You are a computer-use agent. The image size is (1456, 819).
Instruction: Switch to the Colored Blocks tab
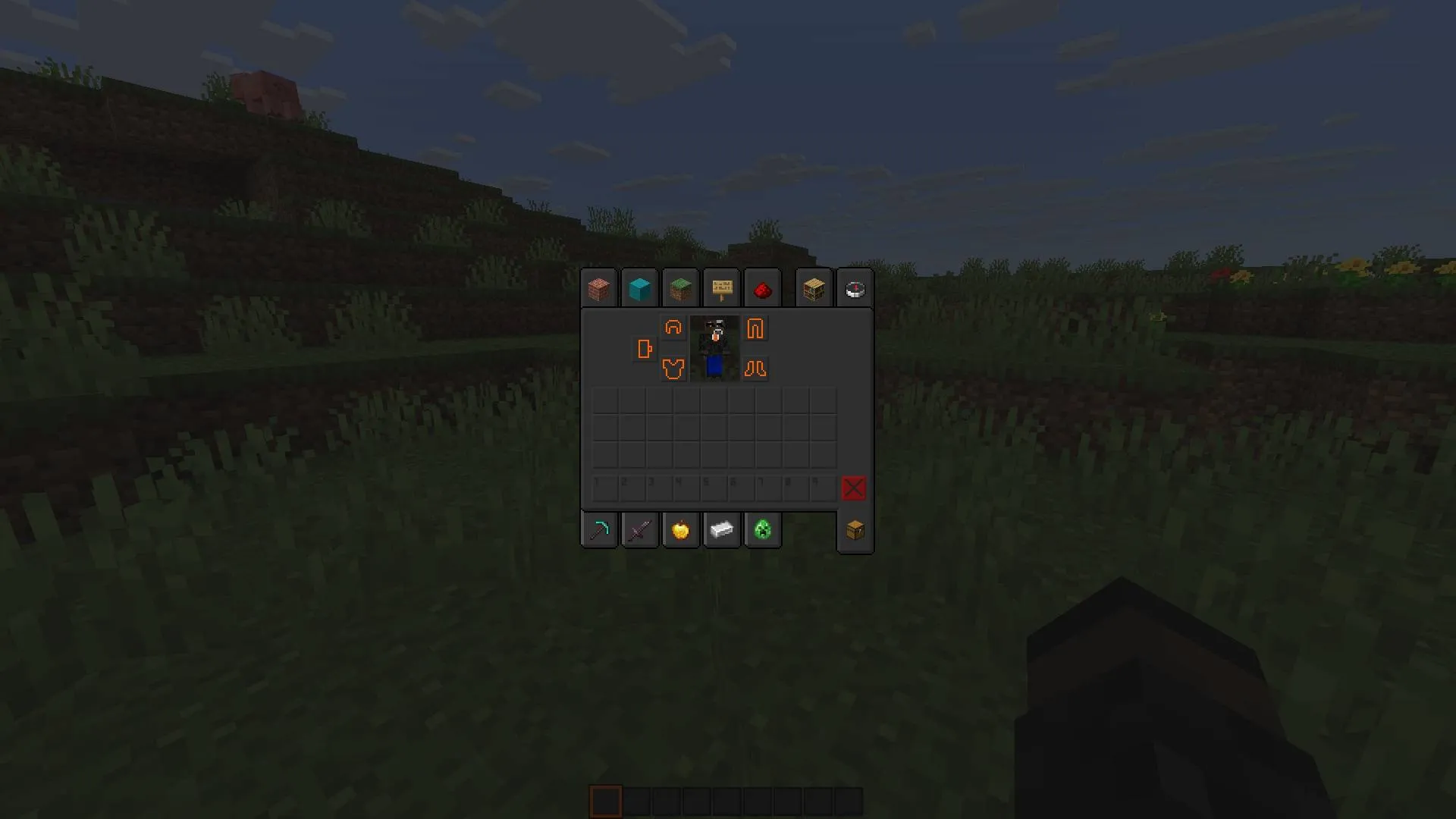(x=639, y=288)
